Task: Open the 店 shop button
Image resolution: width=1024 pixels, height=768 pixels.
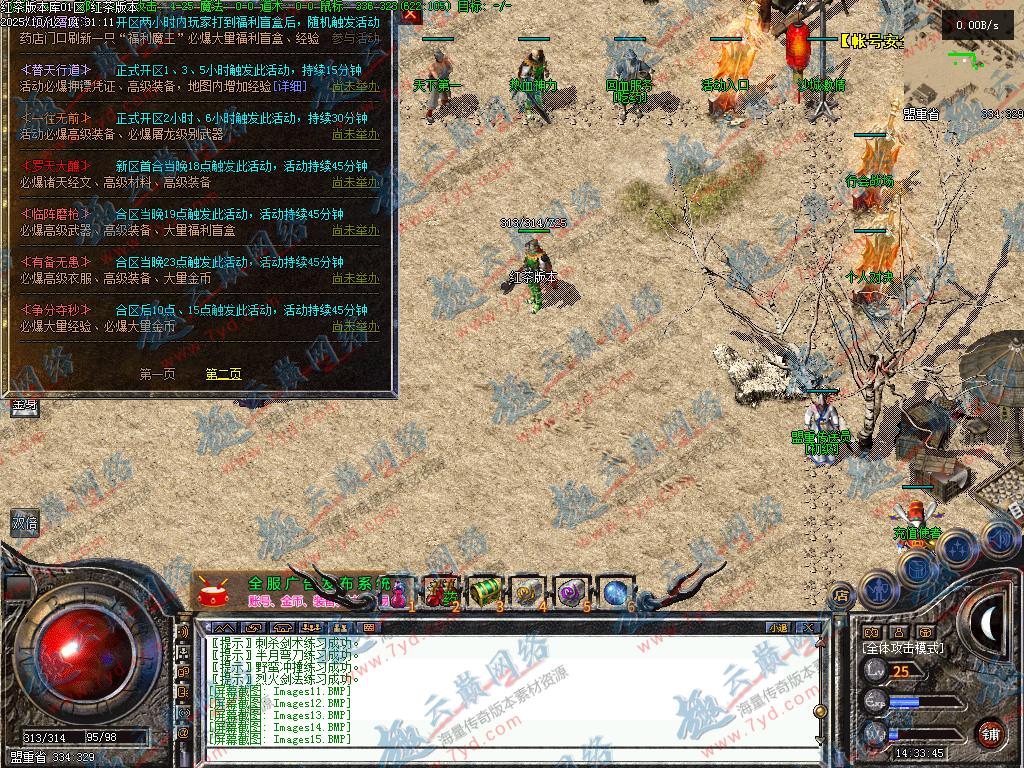Action: coord(840,595)
